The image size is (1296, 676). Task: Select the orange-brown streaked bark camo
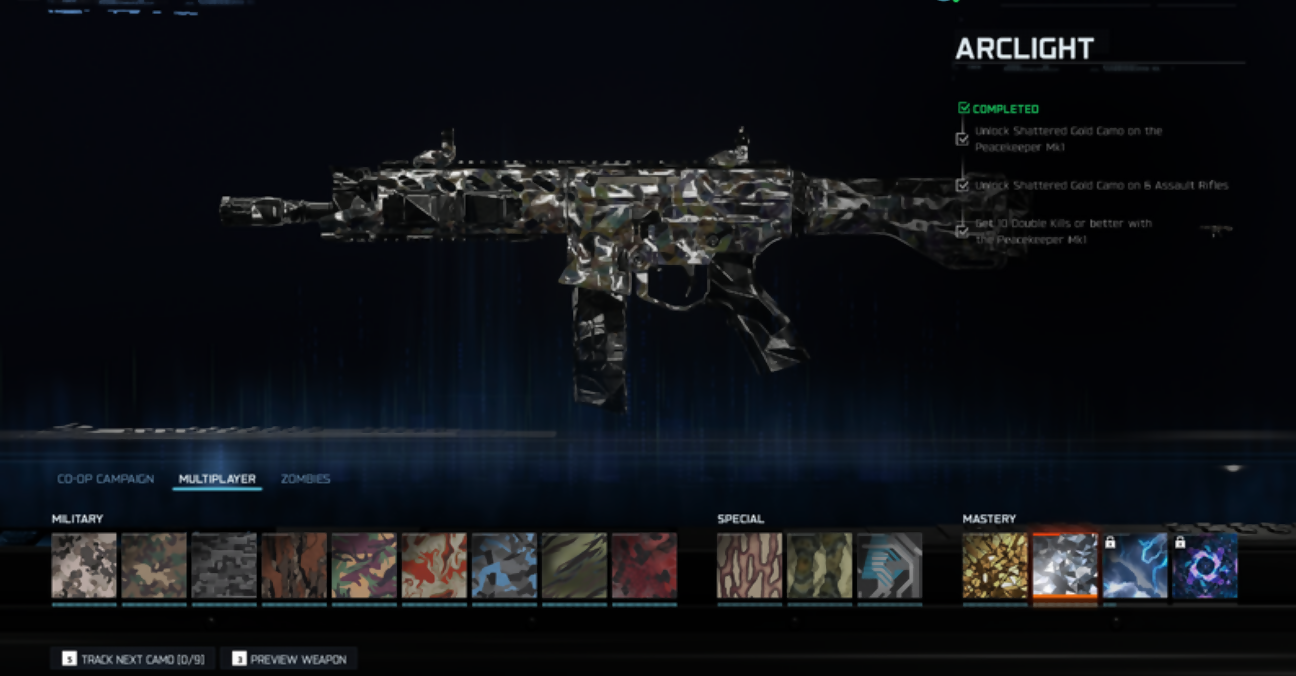click(x=294, y=566)
